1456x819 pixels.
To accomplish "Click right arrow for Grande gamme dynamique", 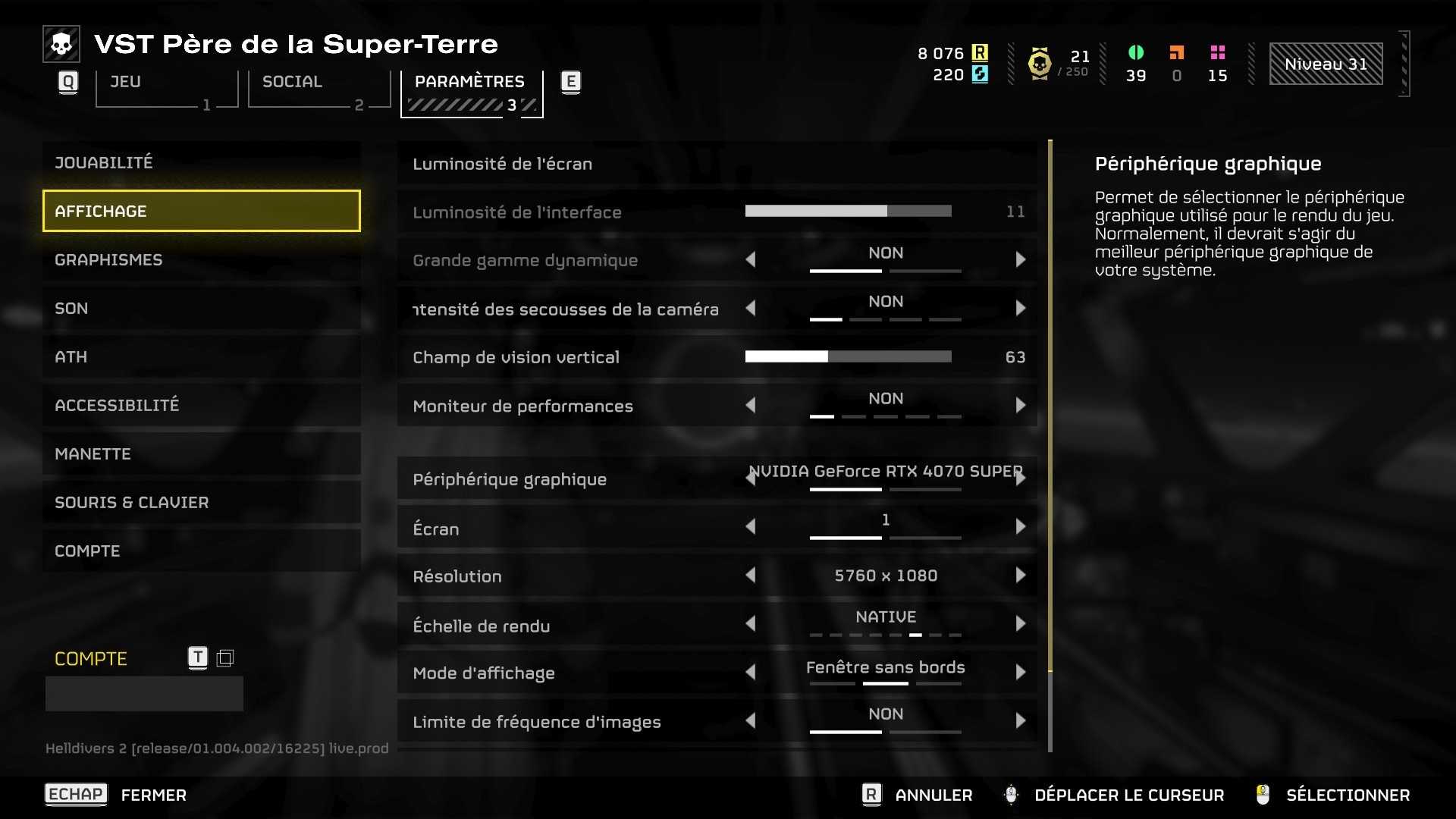I will pyautogui.click(x=1021, y=259).
